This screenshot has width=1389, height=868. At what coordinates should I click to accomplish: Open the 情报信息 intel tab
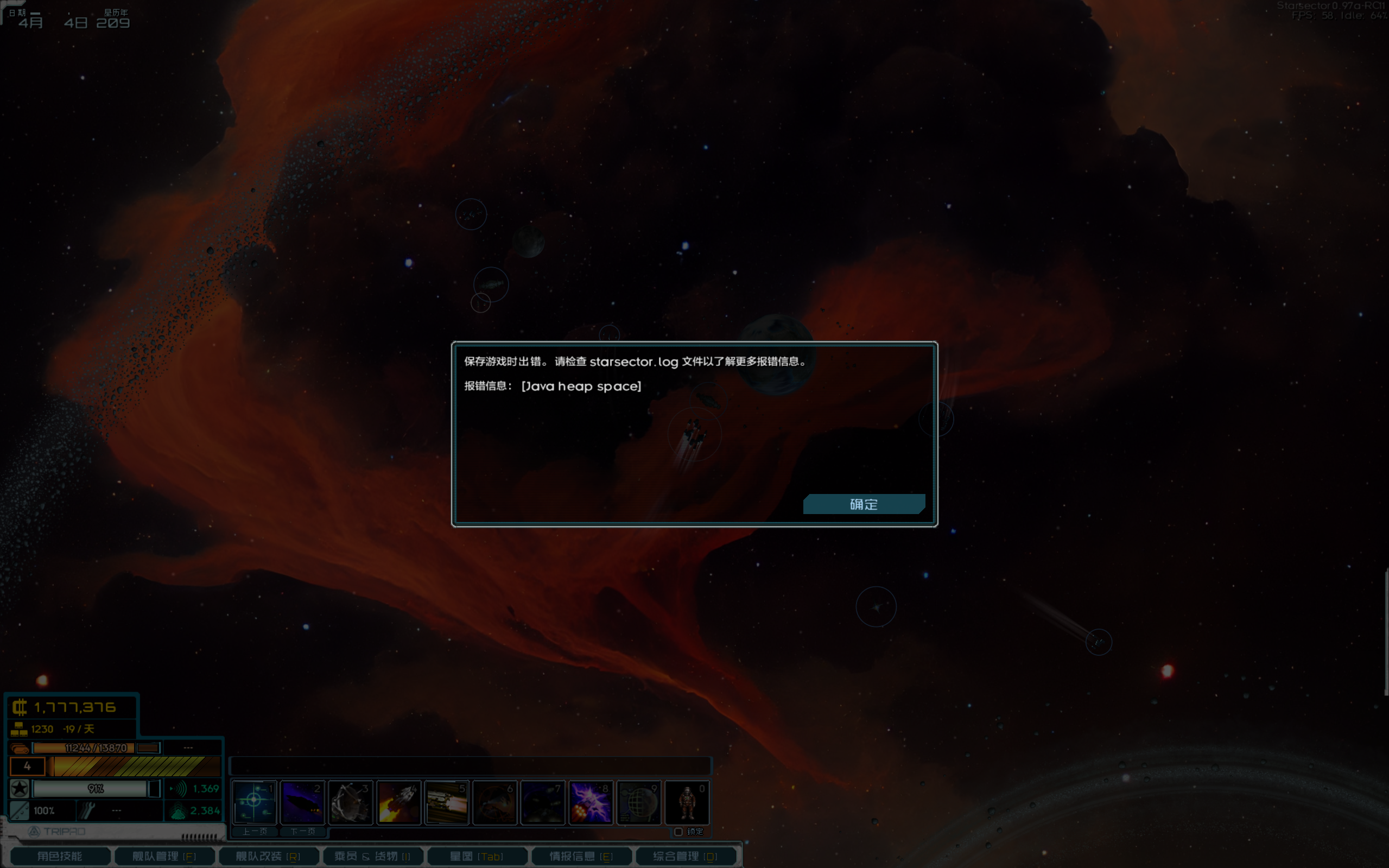tap(581, 856)
